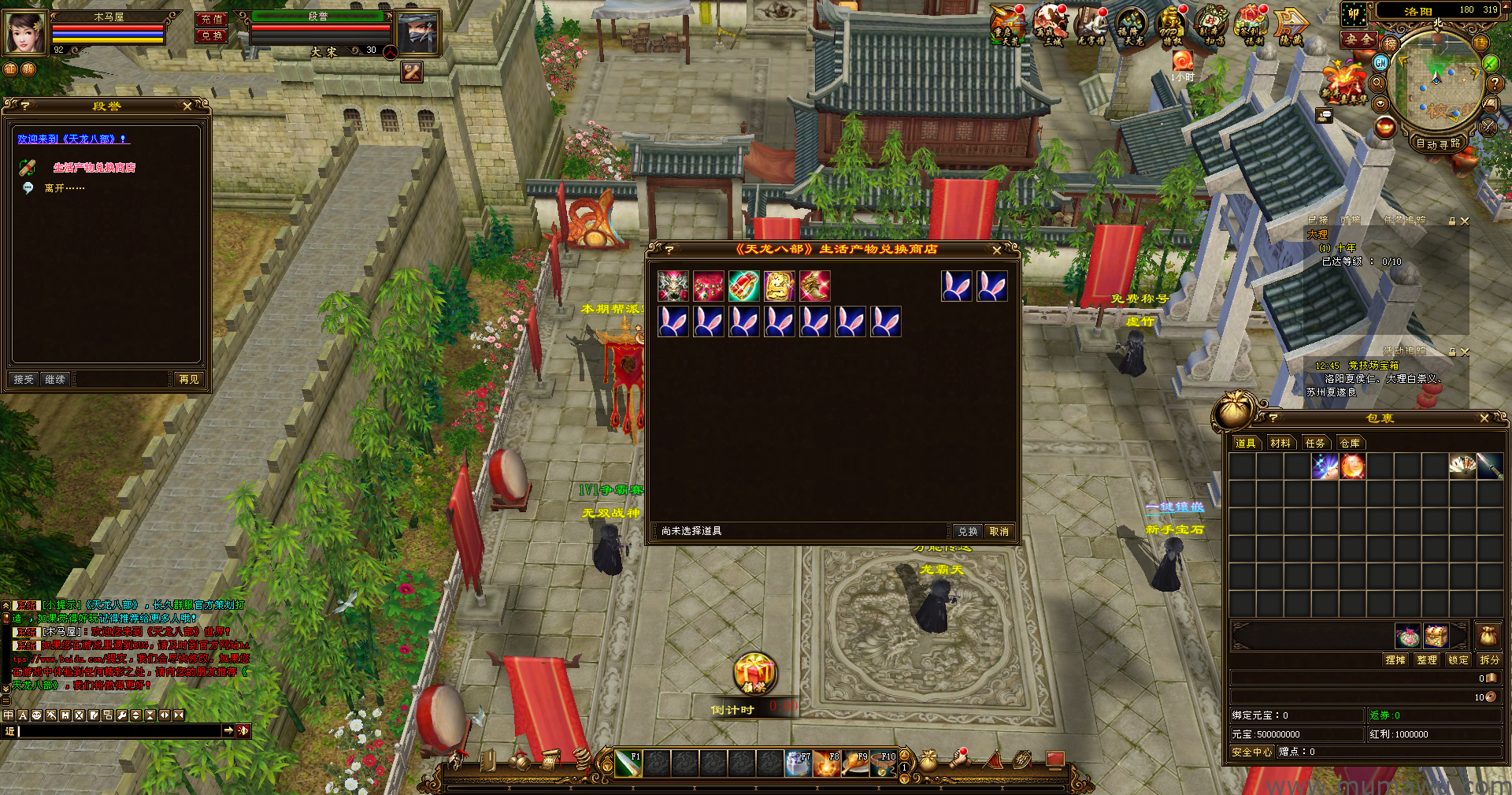Screen dimensions: 1512x795
Task: Close the 段誉 NPC dialogue window
Action: click(187, 106)
